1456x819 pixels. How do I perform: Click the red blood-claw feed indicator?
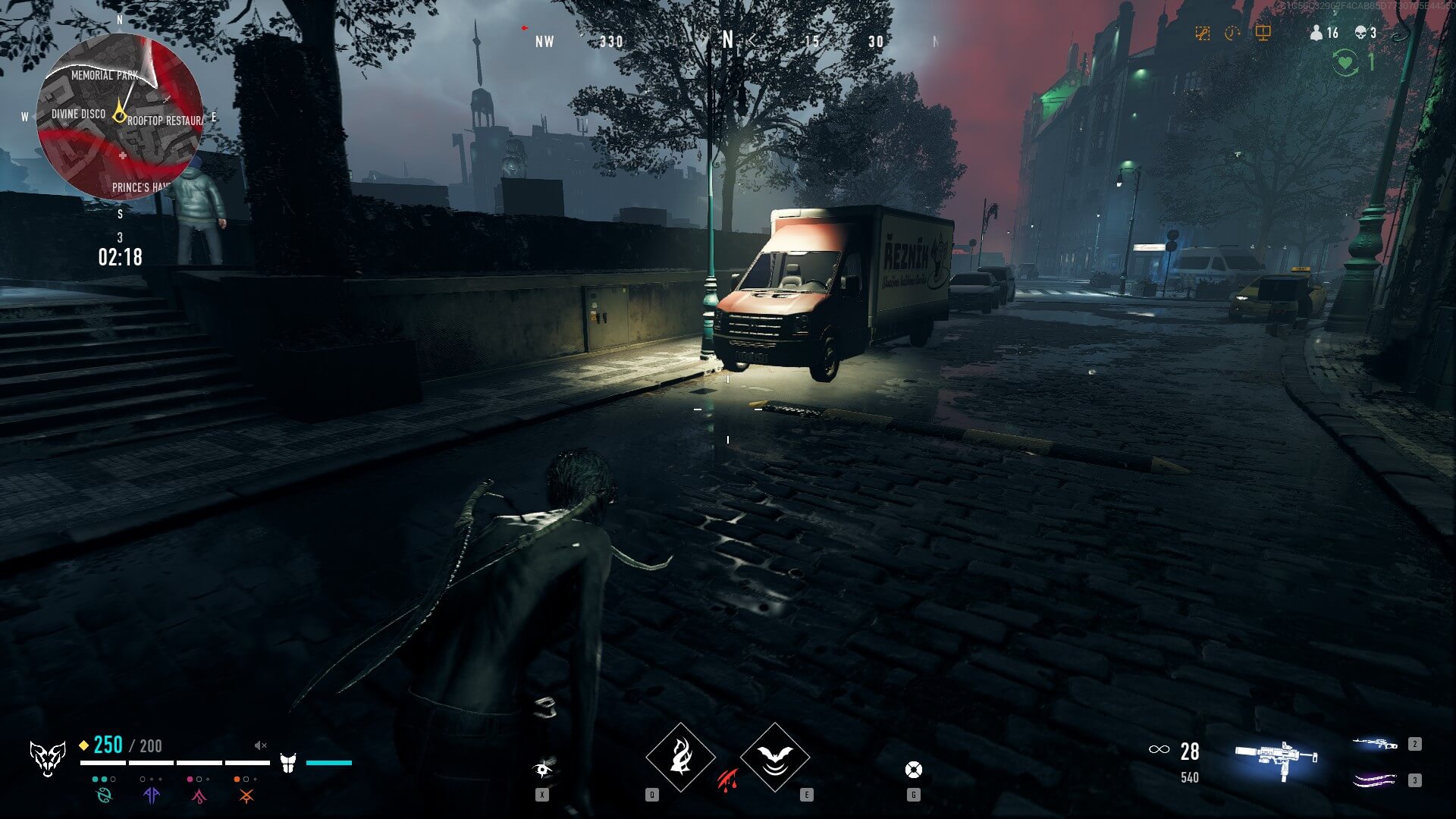click(x=727, y=779)
